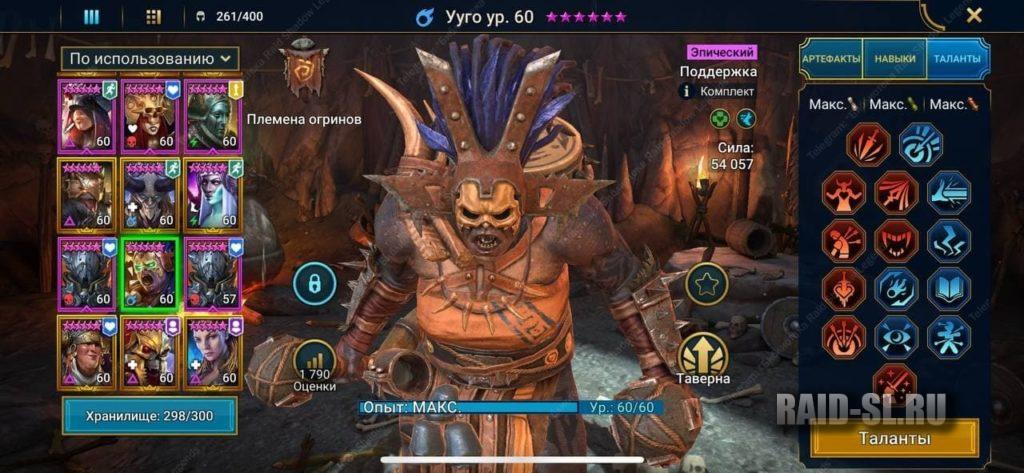Inspect the open book talent icon
Screen dimensions: 1024x473
[948, 289]
